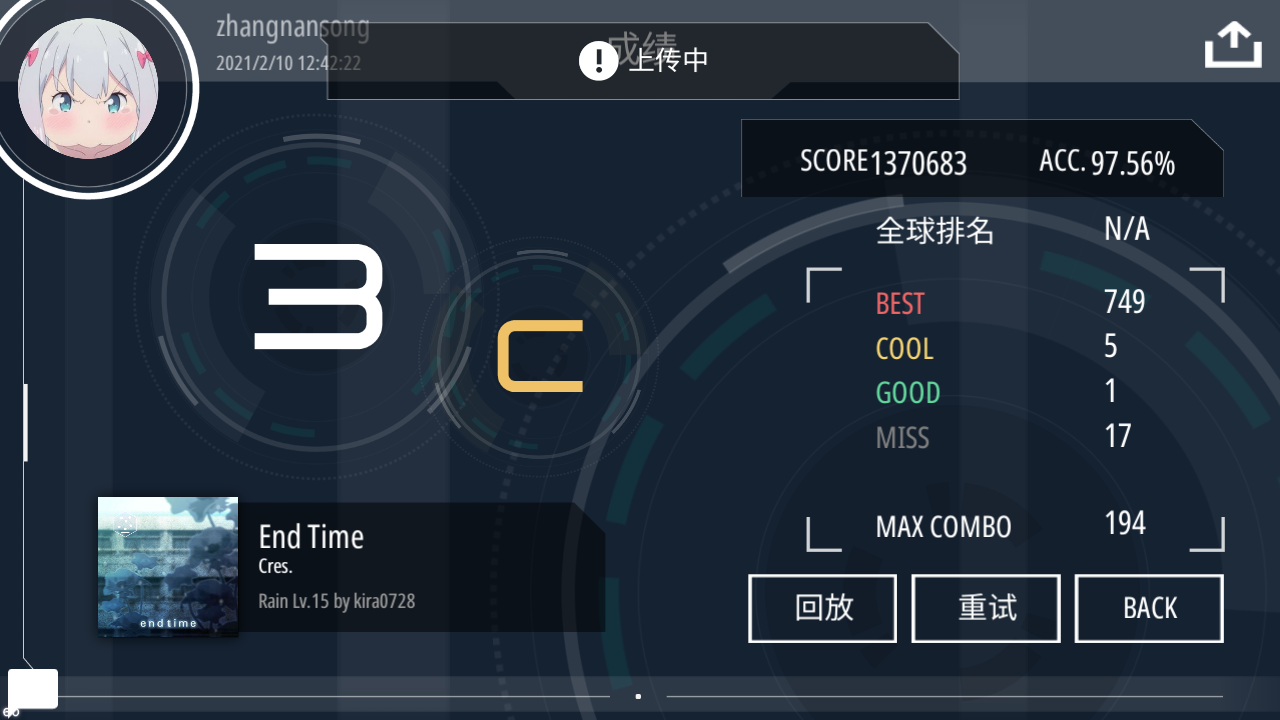Expand the Rain Lv.15 difficulty info

pos(337,601)
